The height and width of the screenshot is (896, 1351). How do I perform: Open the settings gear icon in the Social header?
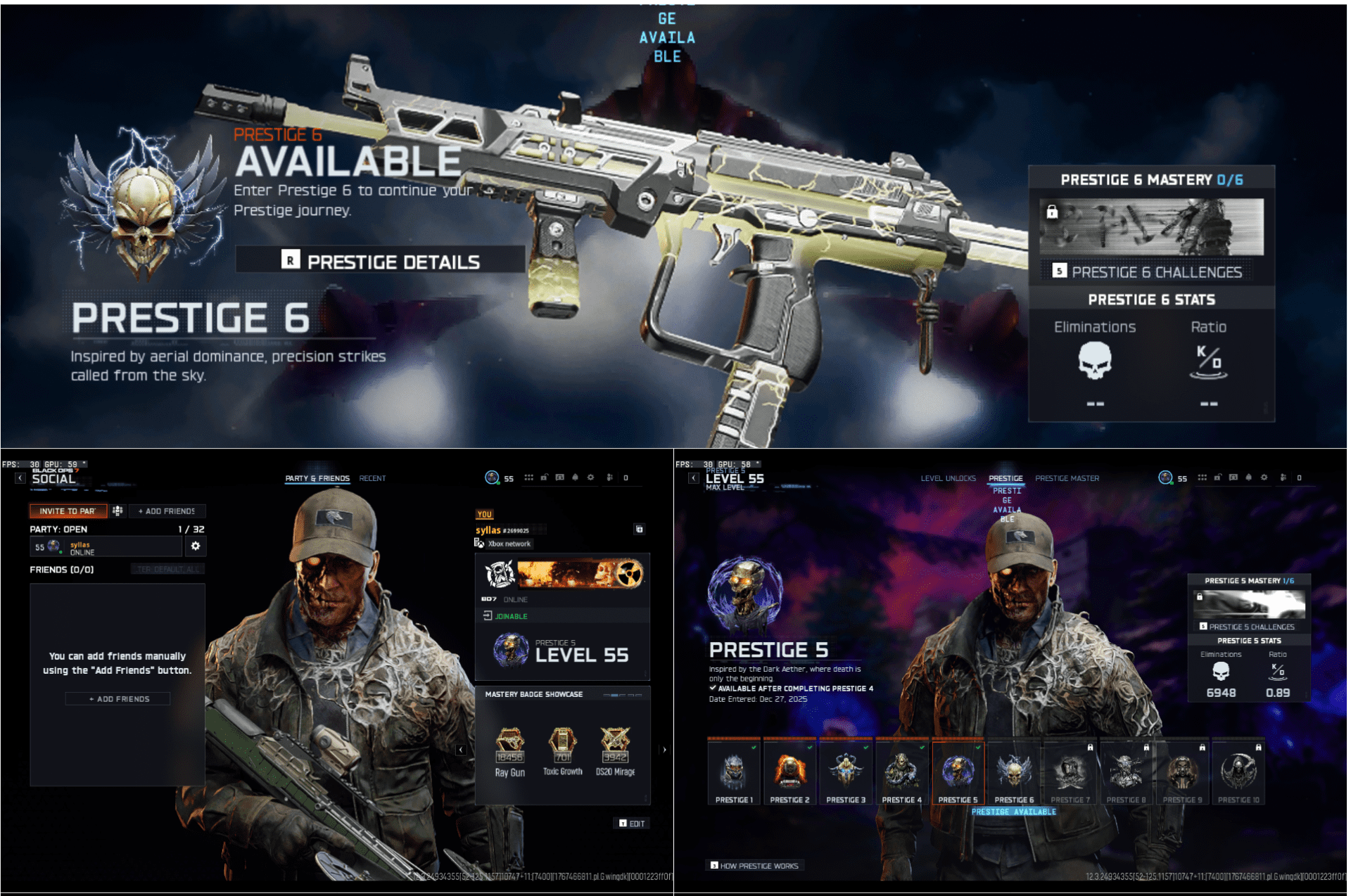(590, 478)
